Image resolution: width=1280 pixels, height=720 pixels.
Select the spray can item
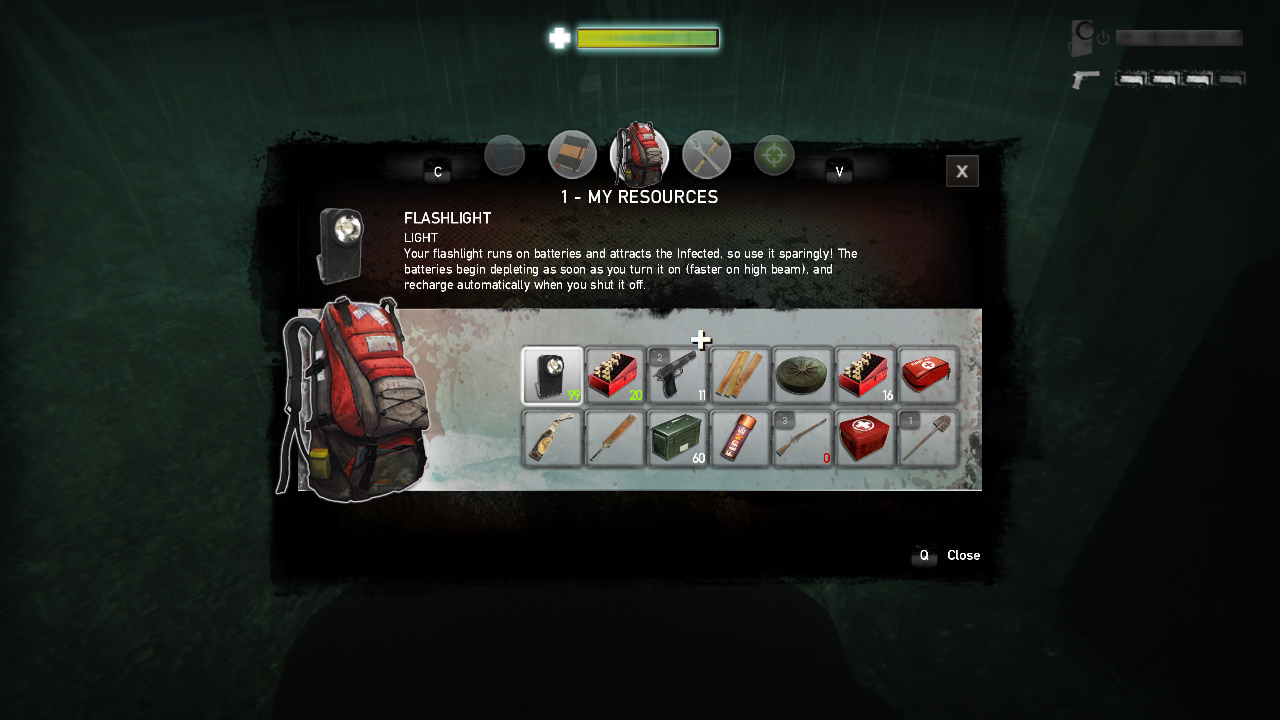click(740, 438)
